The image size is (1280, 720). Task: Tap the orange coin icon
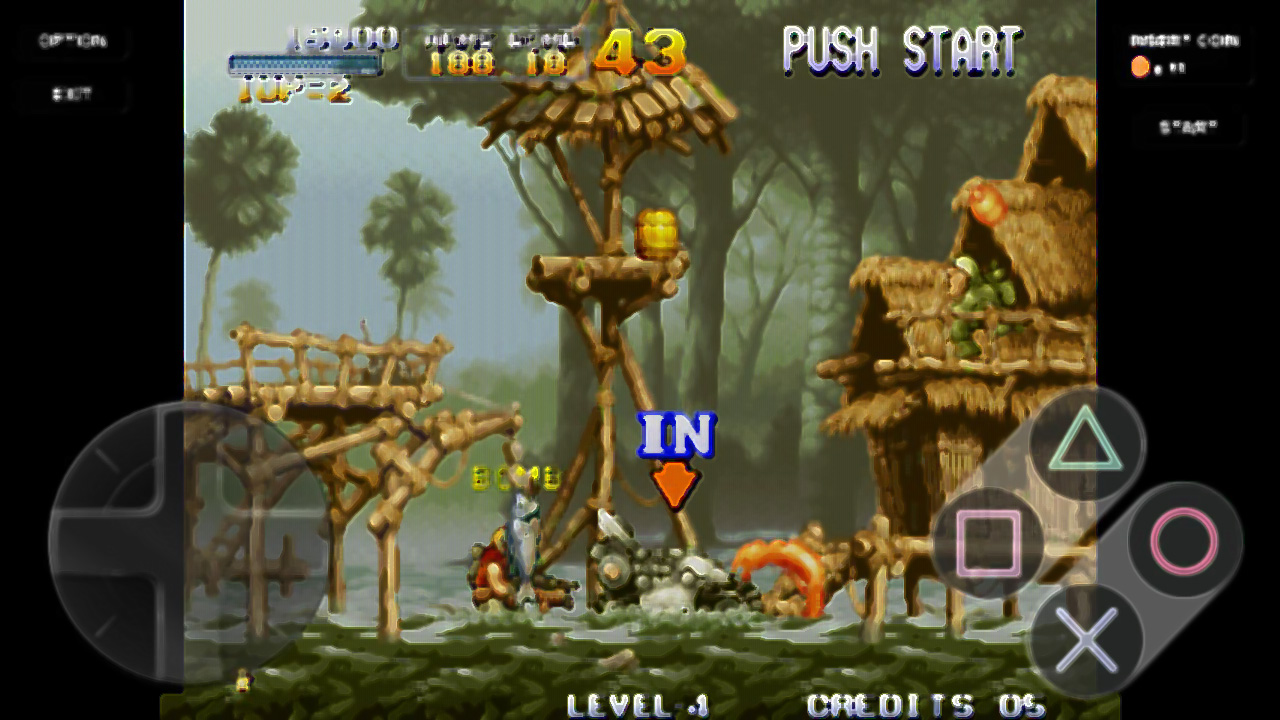(1140, 67)
